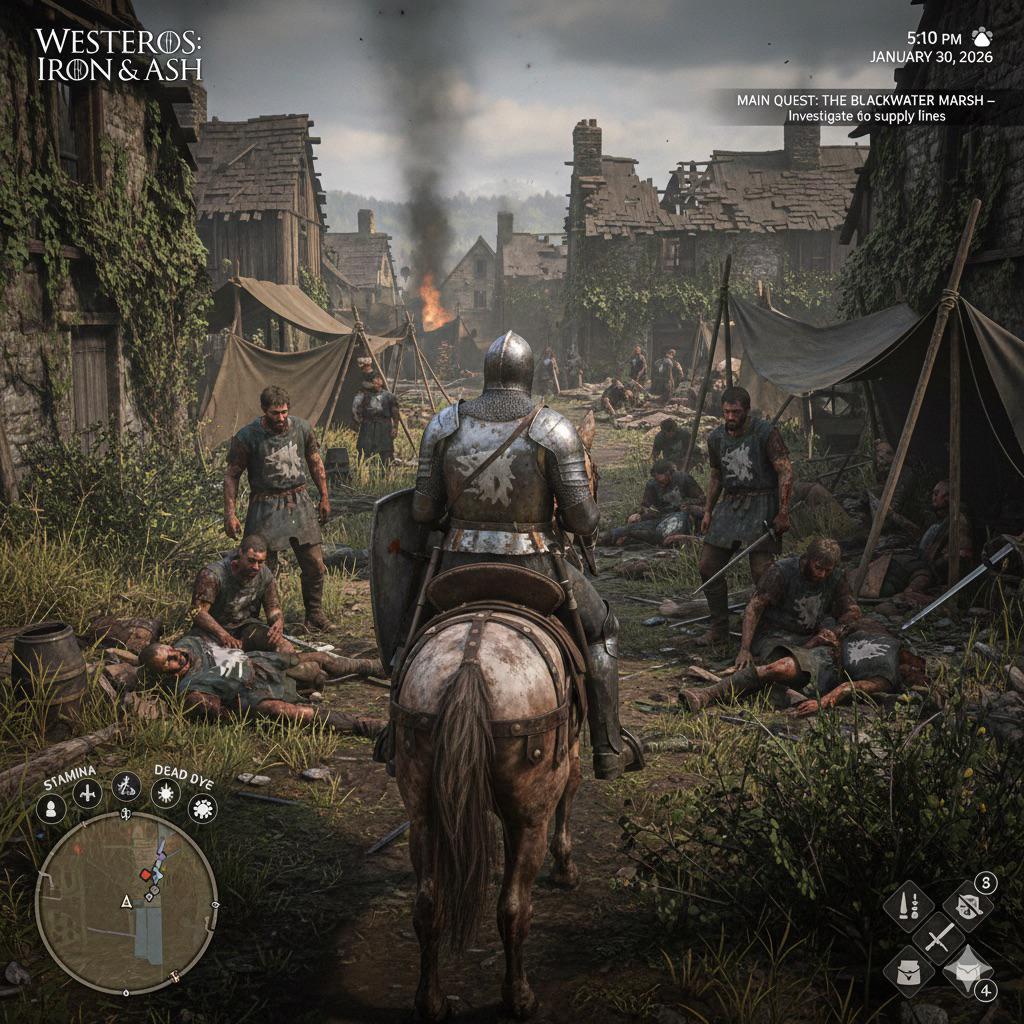Click the paw print icon beside the clock

tap(982, 37)
